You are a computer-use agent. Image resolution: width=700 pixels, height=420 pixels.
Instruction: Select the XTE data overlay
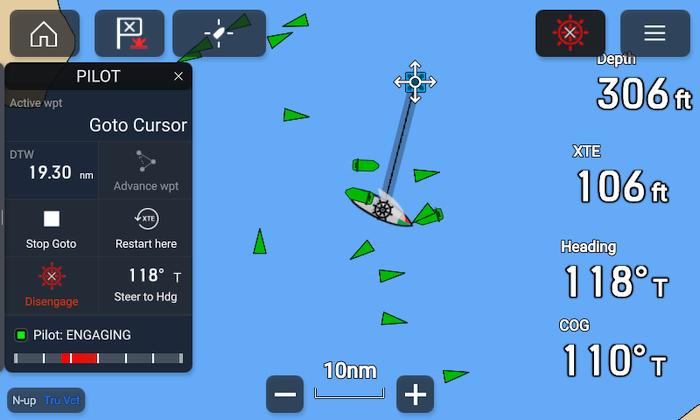tap(620, 177)
